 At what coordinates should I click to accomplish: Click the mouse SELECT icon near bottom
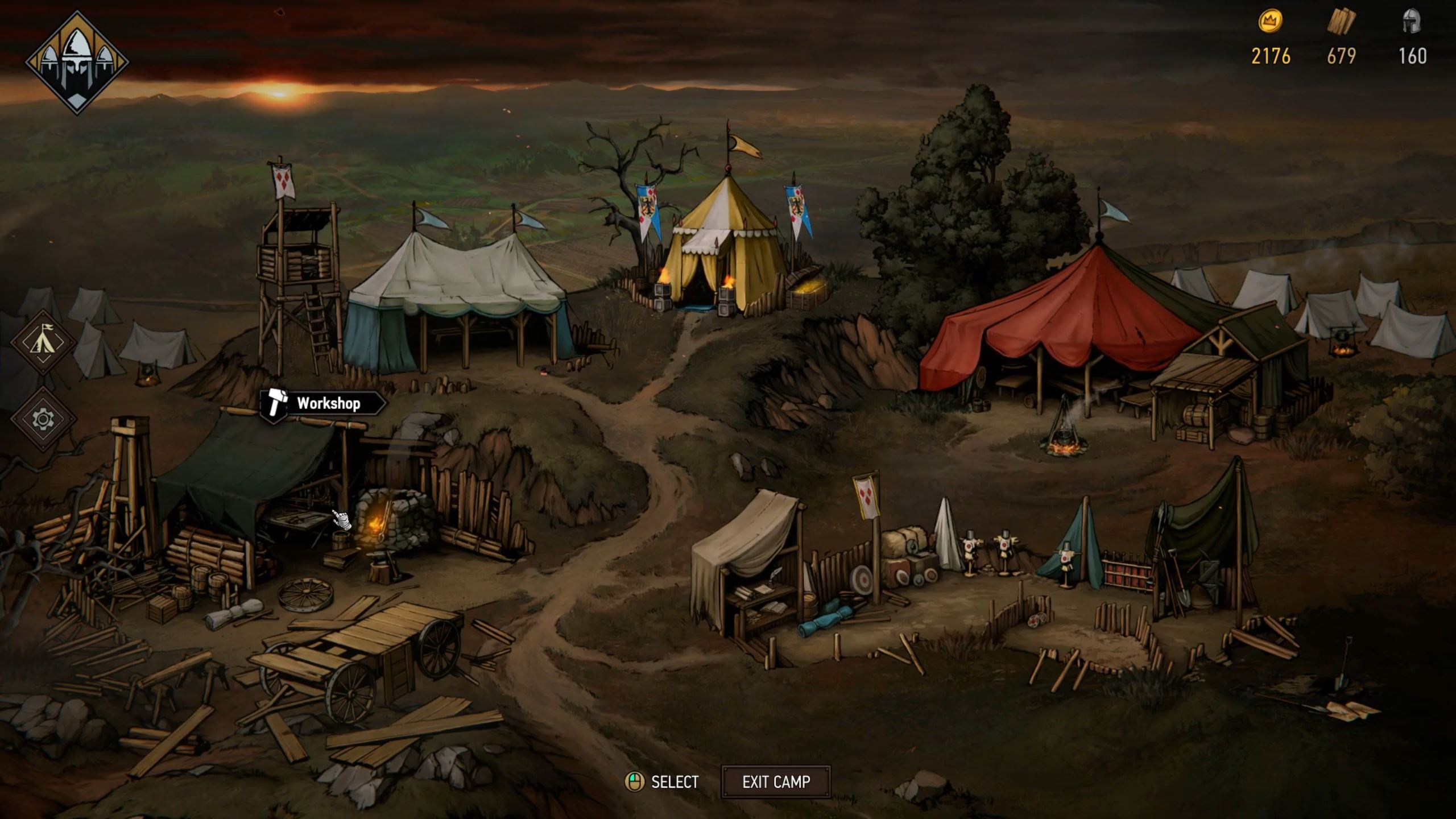636,781
